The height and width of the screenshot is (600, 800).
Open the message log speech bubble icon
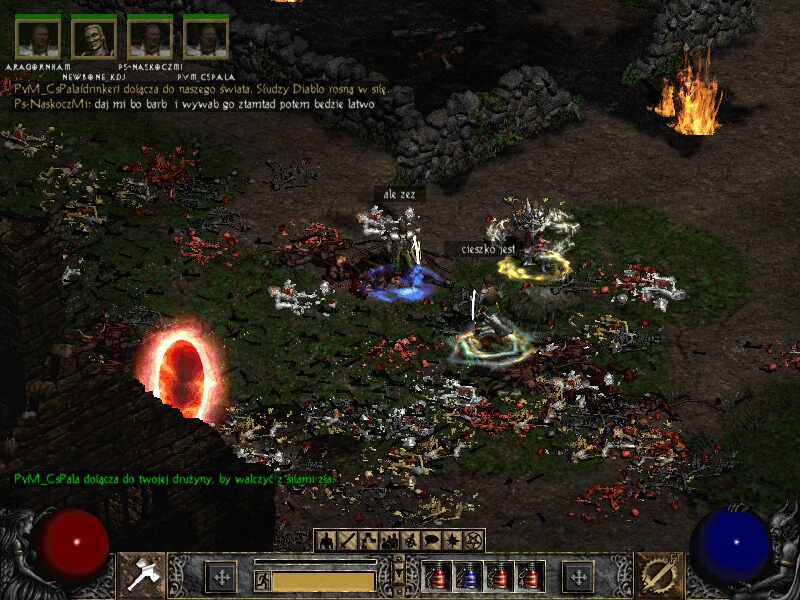click(x=431, y=541)
